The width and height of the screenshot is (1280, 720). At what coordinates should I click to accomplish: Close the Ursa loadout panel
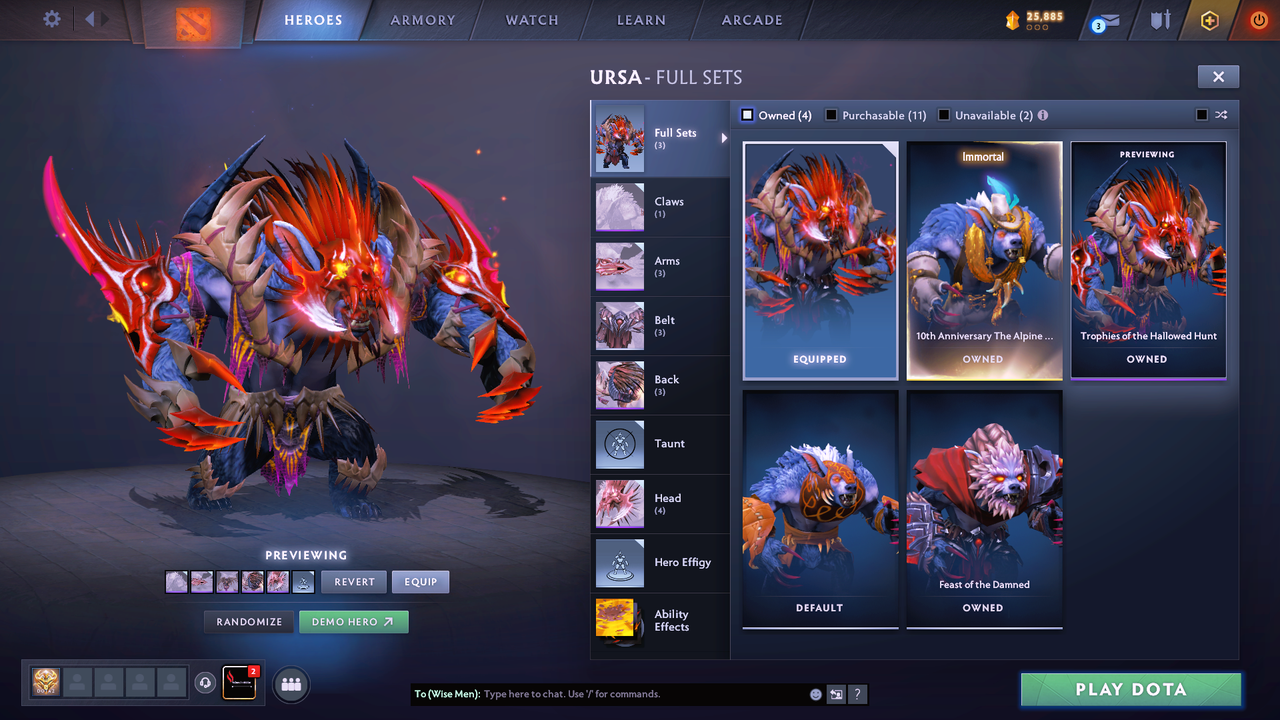(x=1218, y=77)
